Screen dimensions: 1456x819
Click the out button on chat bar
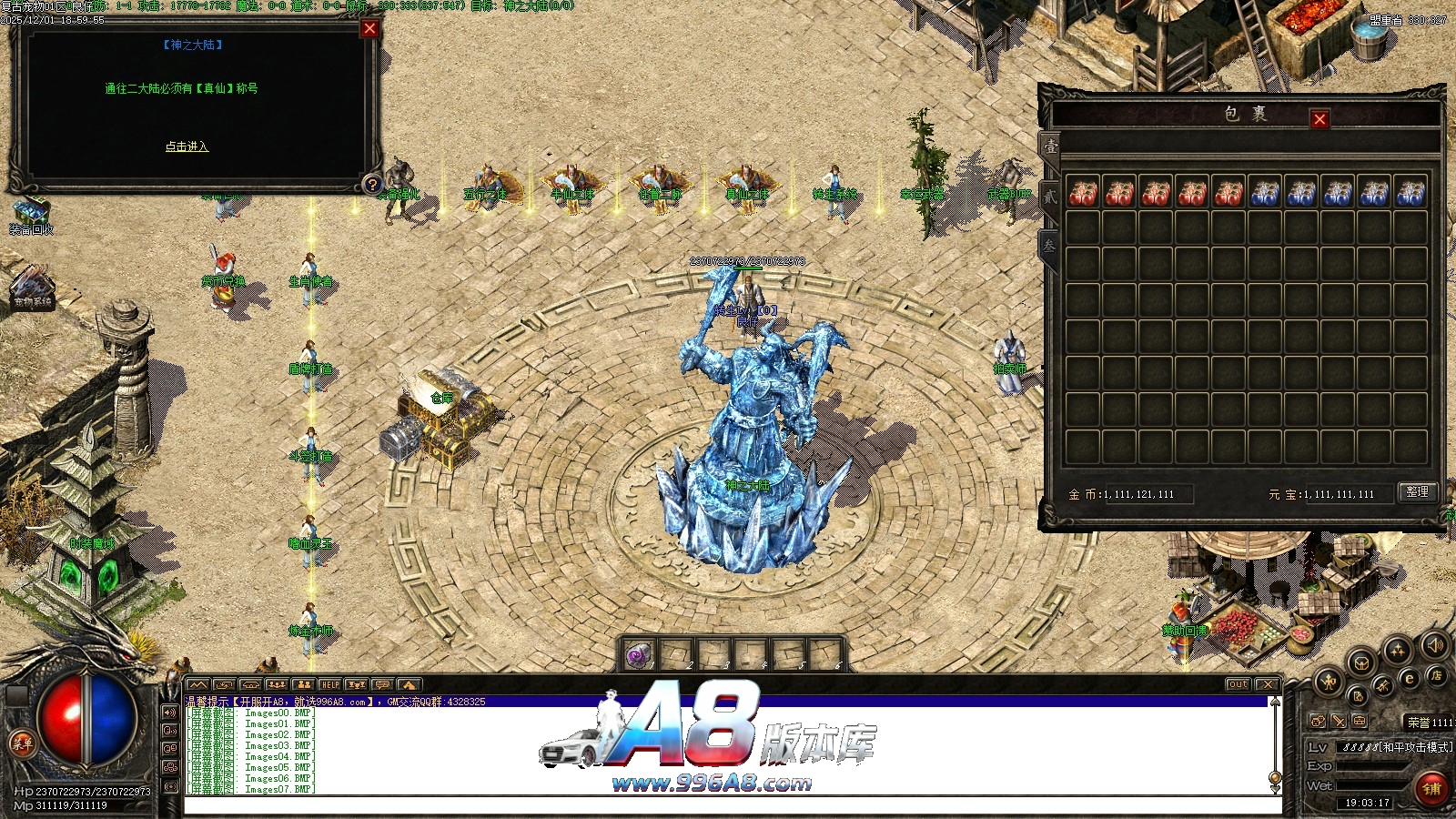click(x=1238, y=684)
